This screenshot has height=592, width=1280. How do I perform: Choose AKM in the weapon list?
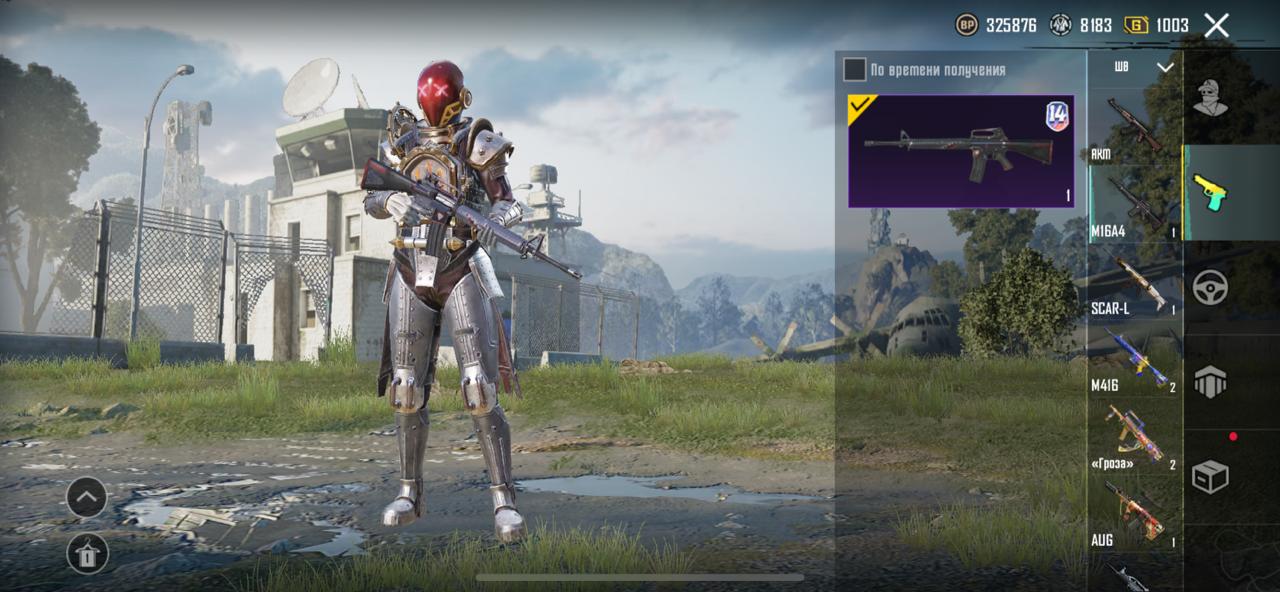coord(1134,127)
